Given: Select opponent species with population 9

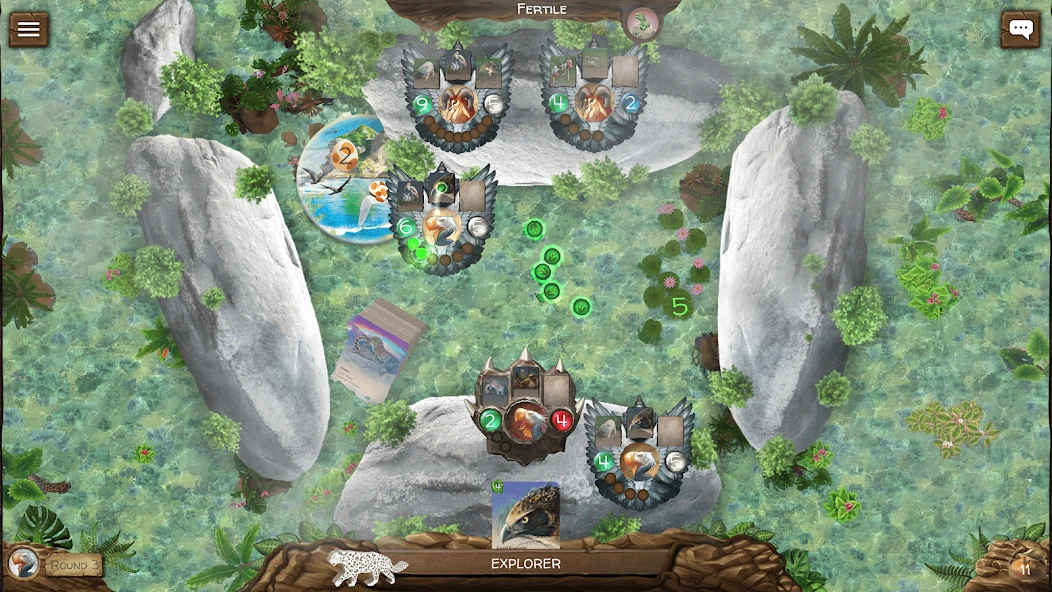Looking at the screenshot, I should click(458, 98).
